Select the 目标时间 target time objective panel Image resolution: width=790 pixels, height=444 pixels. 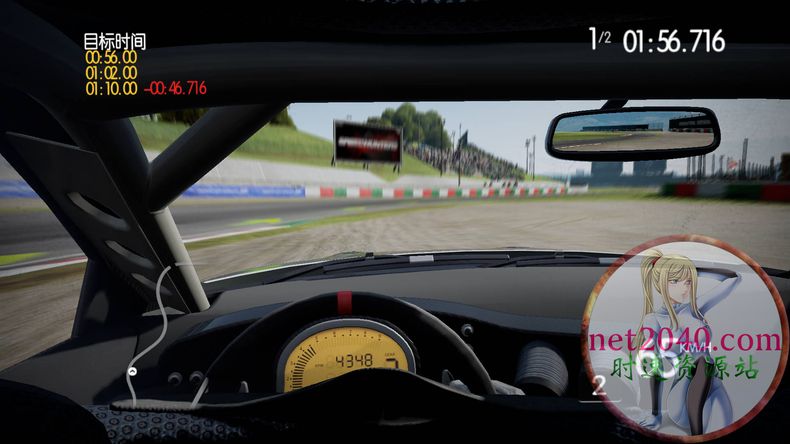(x=130, y=65)
